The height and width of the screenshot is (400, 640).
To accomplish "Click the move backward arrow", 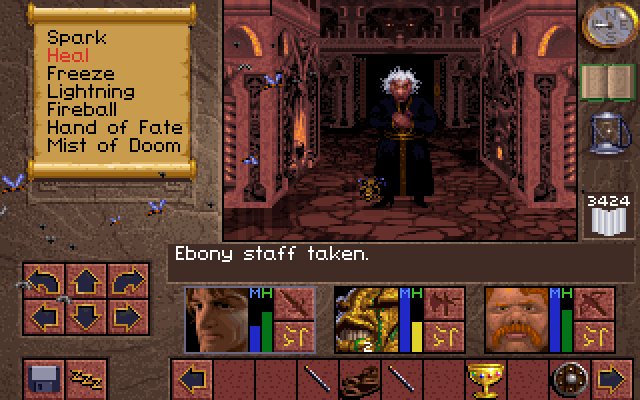I will tap(85, 319).
